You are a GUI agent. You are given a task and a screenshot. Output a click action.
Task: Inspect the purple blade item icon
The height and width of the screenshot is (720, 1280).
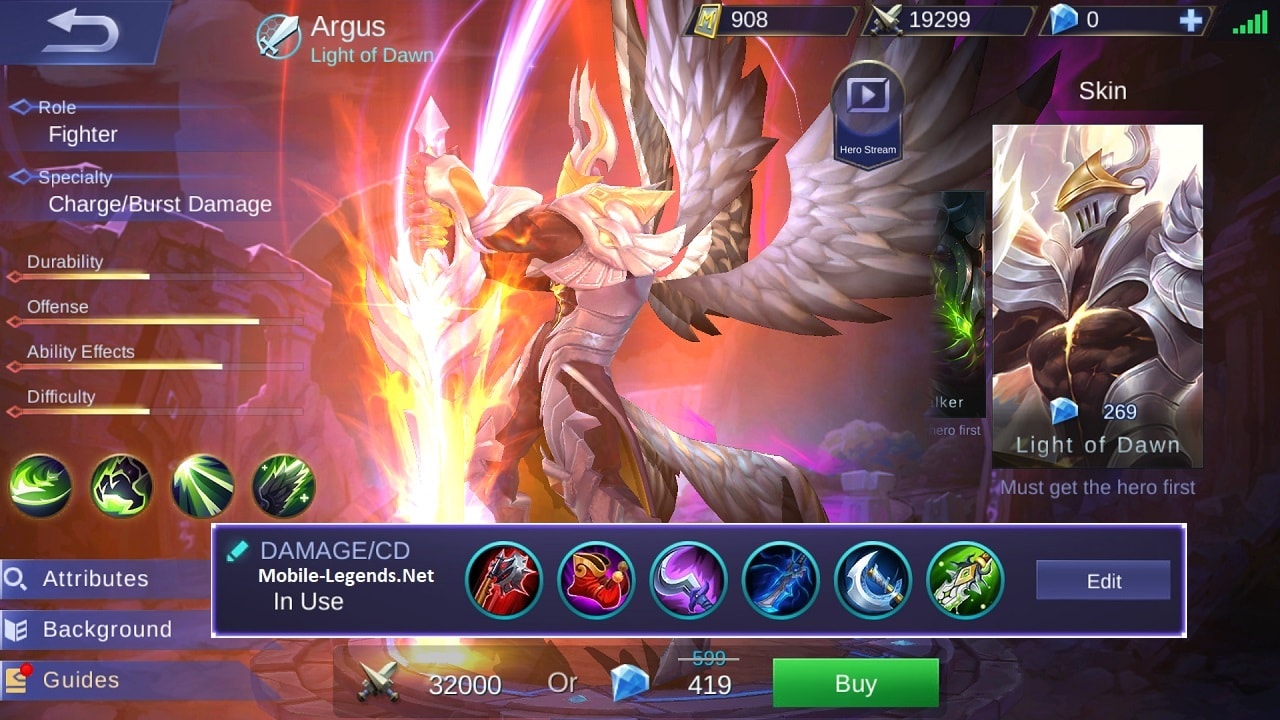[x=688, y=580]
